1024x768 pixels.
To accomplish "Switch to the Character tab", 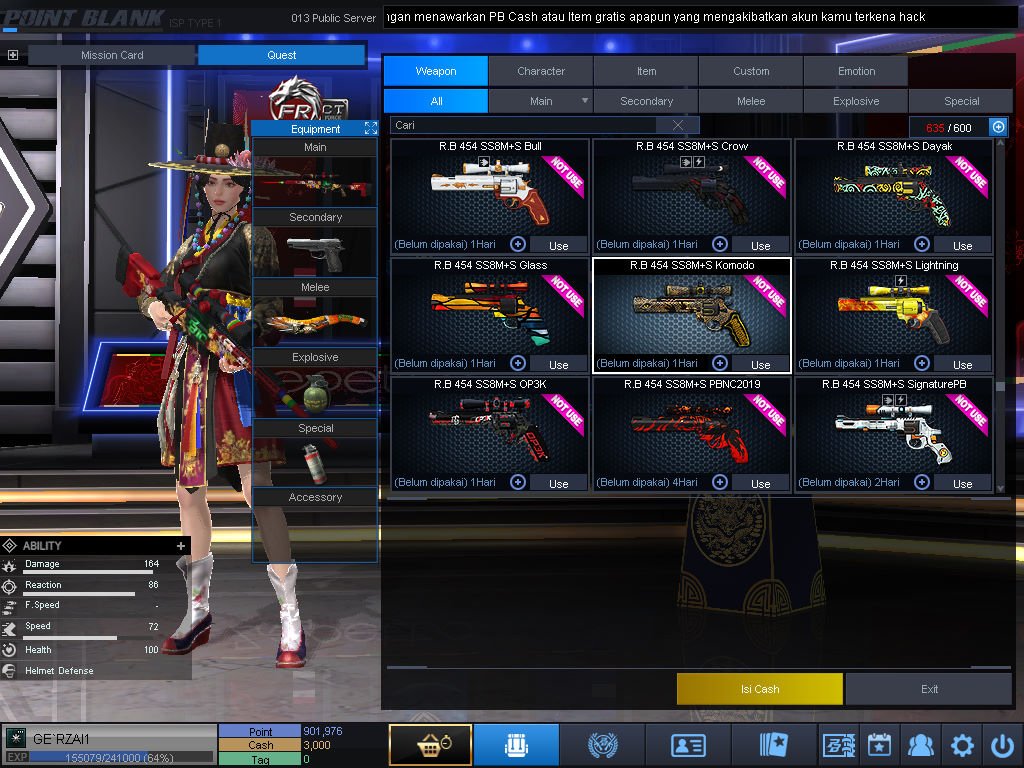I will [541, 71].
